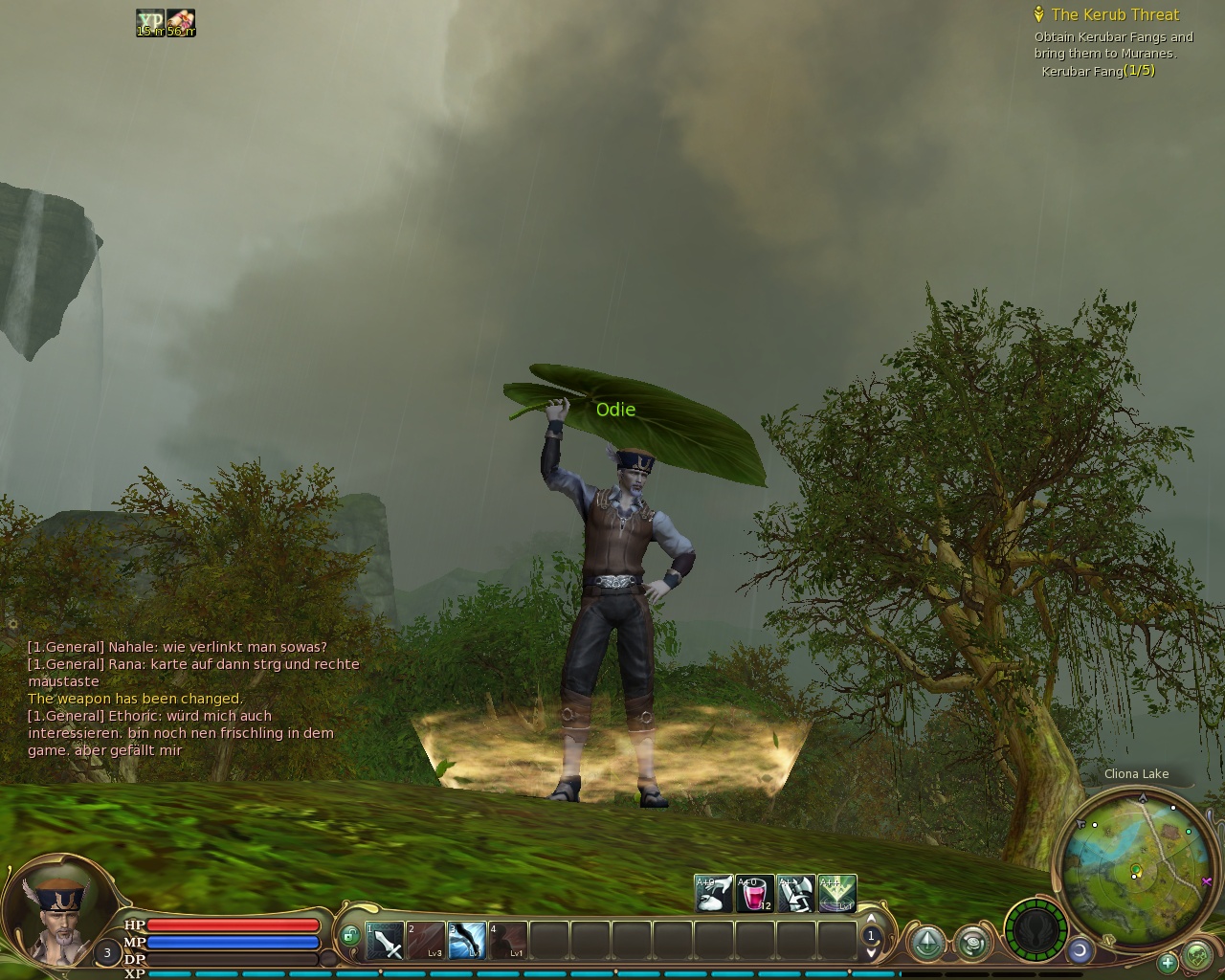Click the blue crescent moon indicator
This screenshot has height=980, width=1225.
(1080, 950)
